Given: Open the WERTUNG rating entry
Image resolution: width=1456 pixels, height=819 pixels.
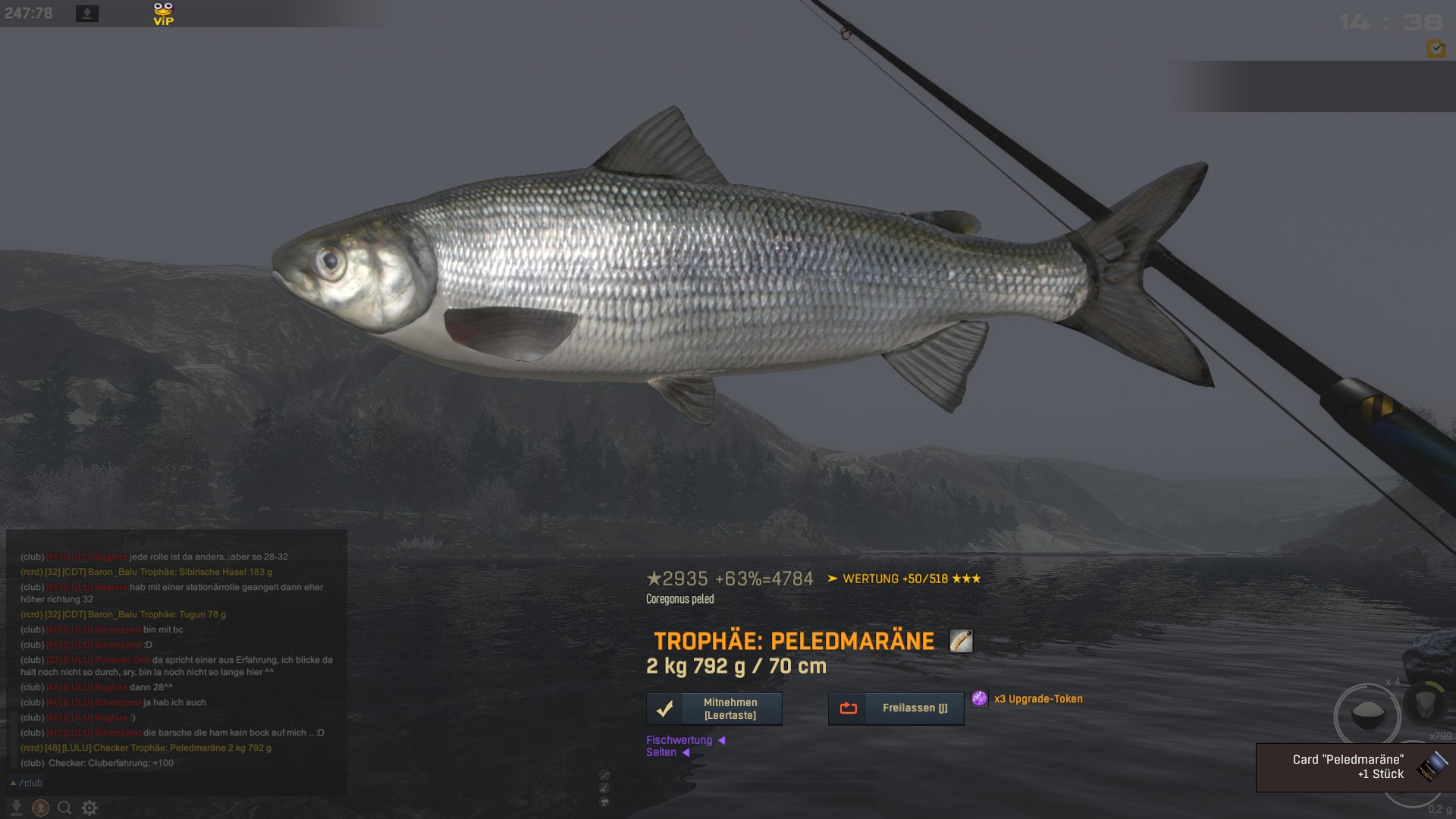Looking at the screenshot, I should [904, 579].
